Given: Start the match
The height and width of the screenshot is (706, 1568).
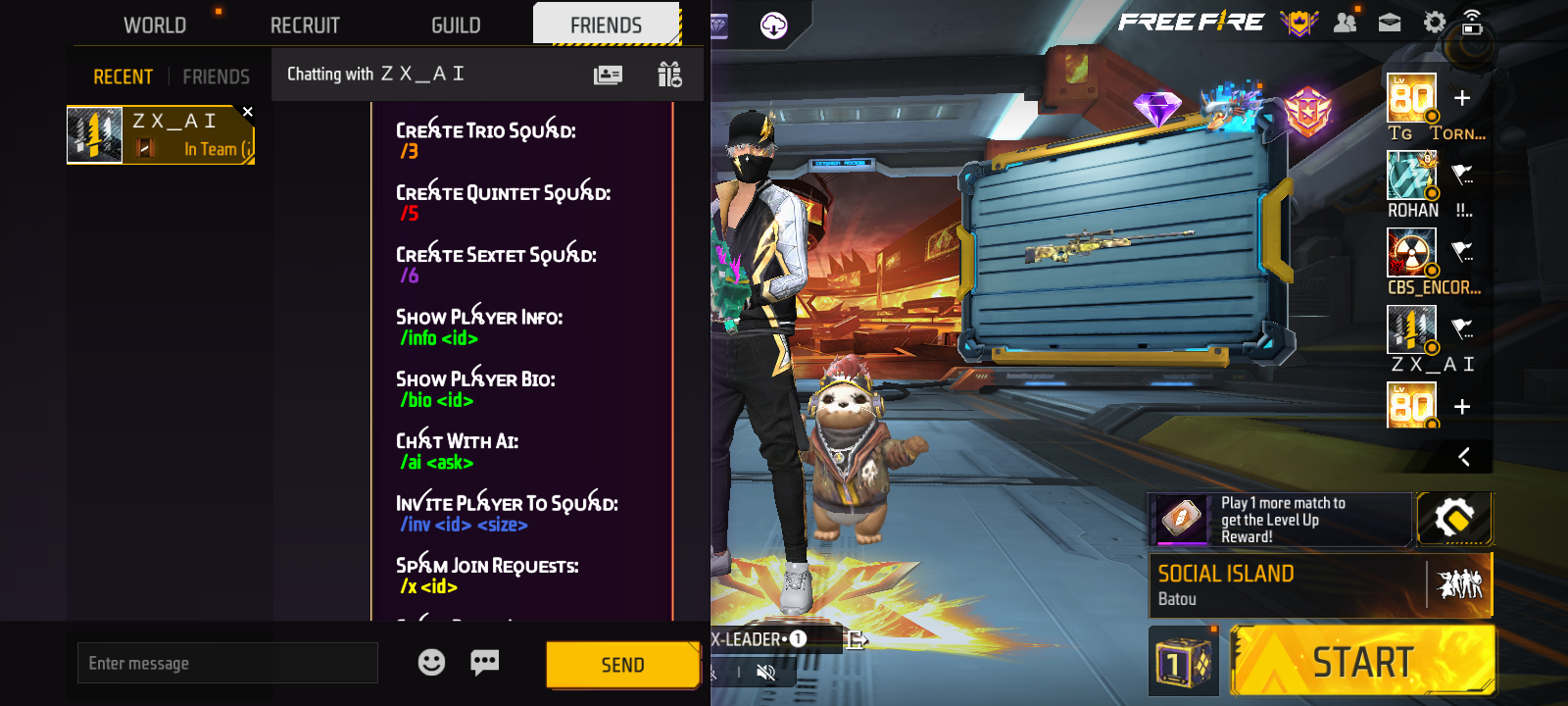Looking at the screenshot, I should coord(1362,663).
